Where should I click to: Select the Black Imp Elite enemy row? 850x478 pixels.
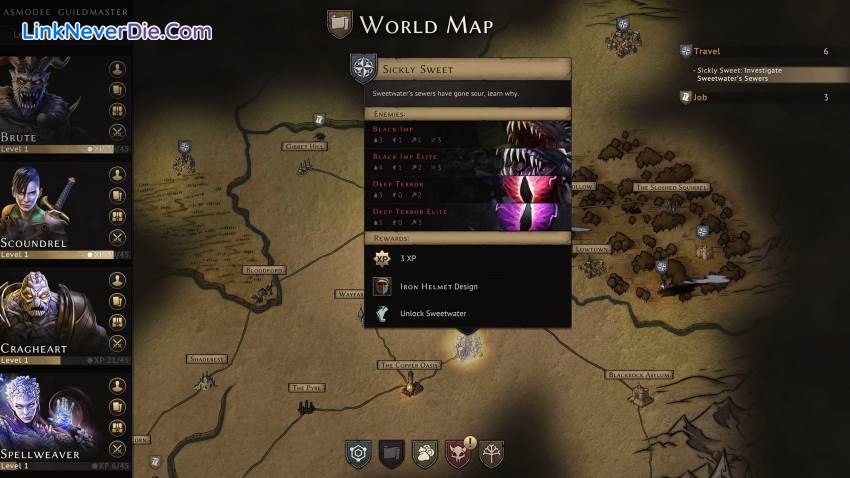click(468, 162)
